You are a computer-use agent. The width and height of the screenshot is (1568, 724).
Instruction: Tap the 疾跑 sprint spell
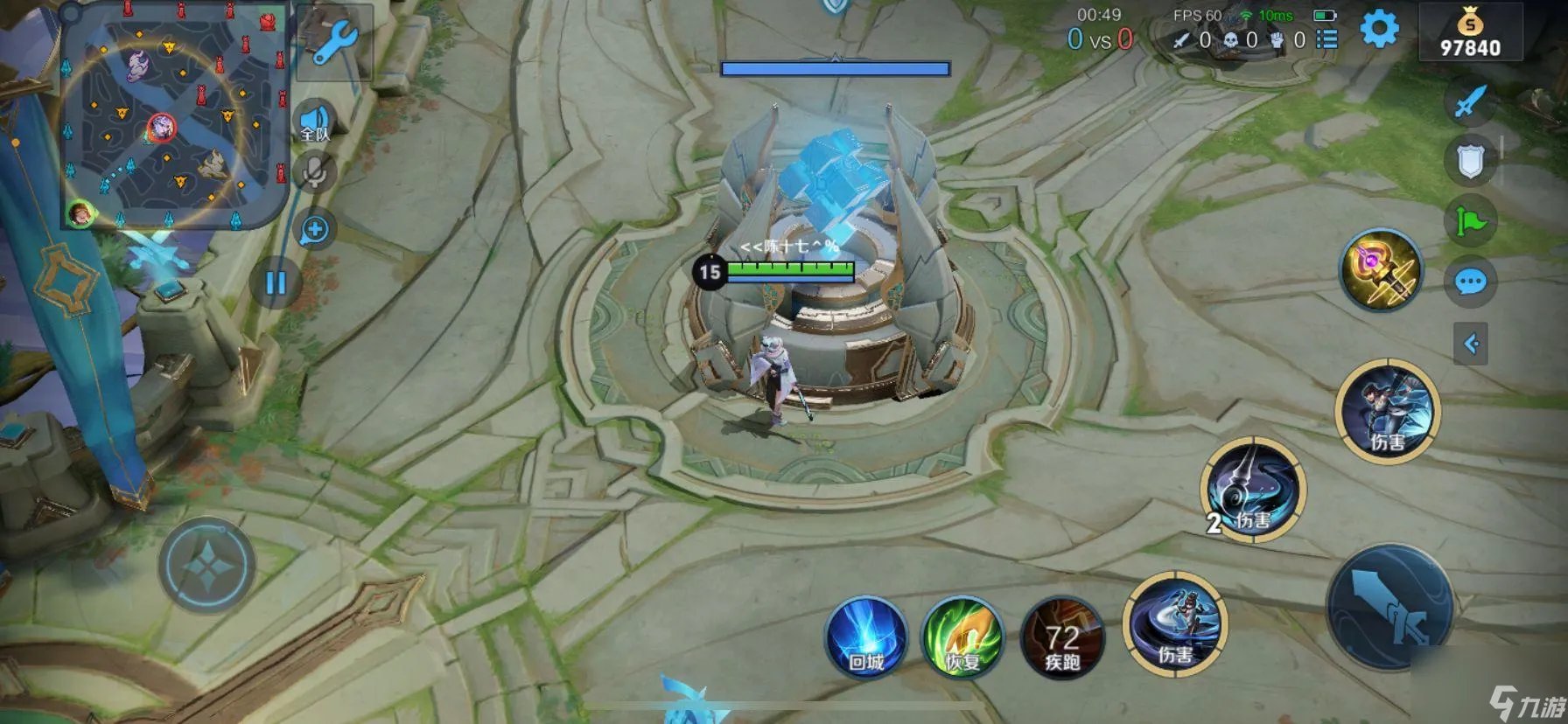point(1062,639)
